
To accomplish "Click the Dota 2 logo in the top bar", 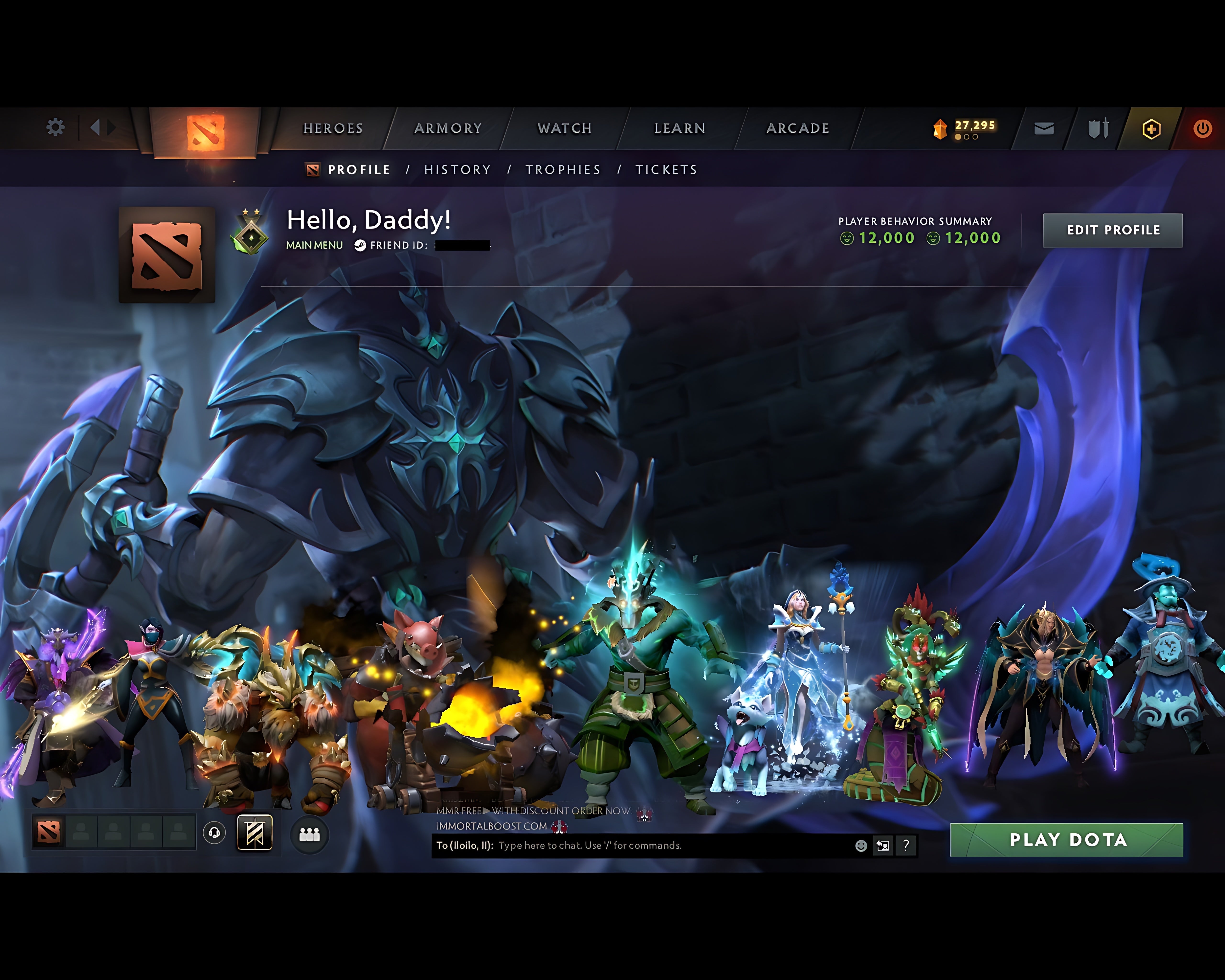I will (205, 128).
